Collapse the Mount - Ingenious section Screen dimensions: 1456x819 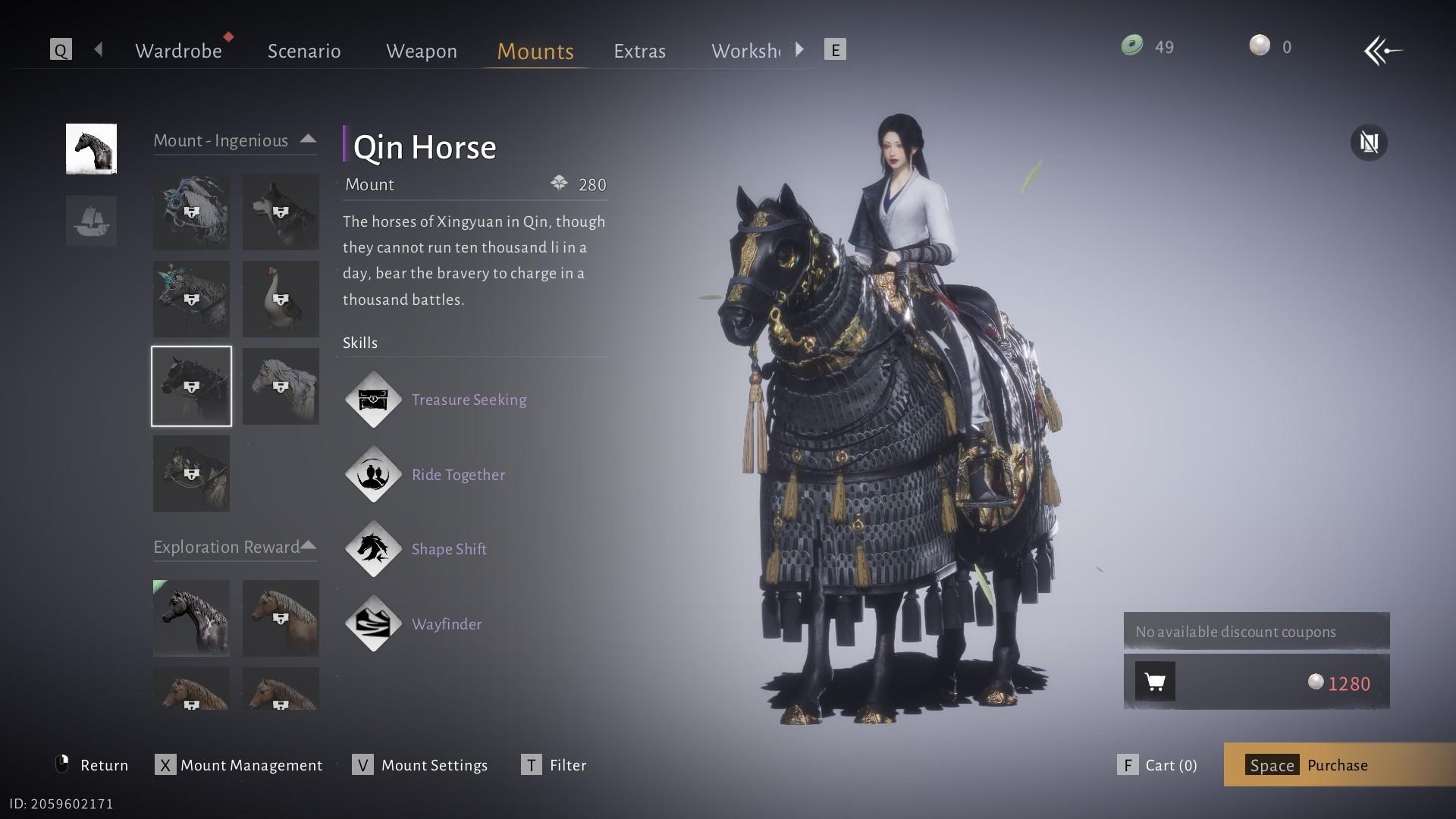pos(308,140)
